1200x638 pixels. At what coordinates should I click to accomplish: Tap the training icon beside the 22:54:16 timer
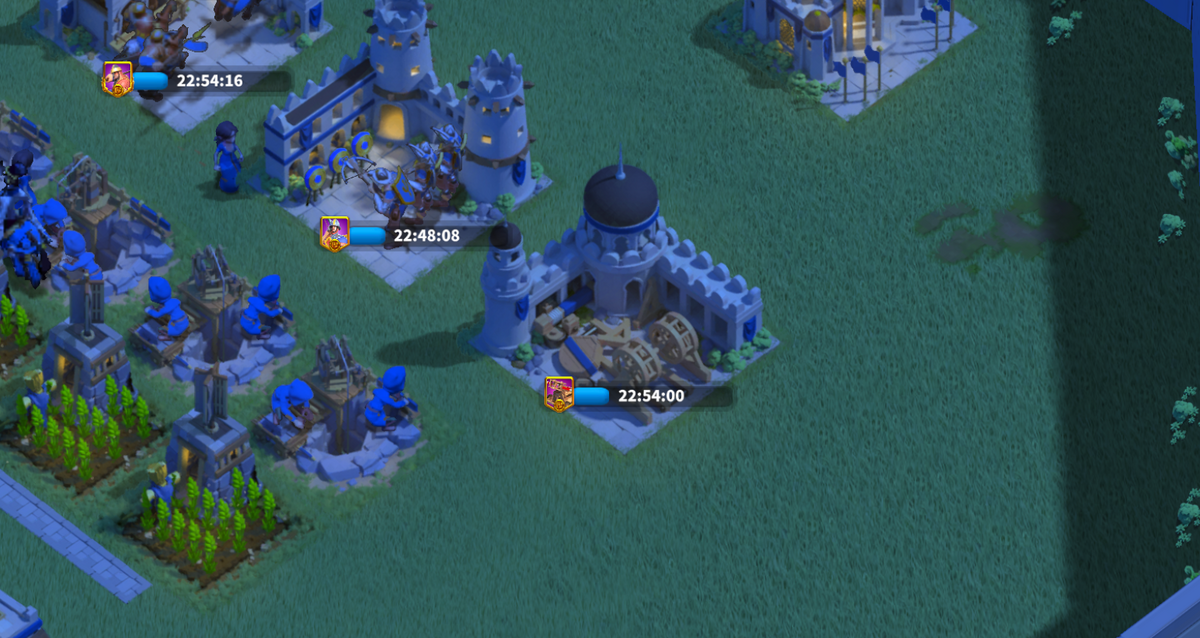(118, 79)
